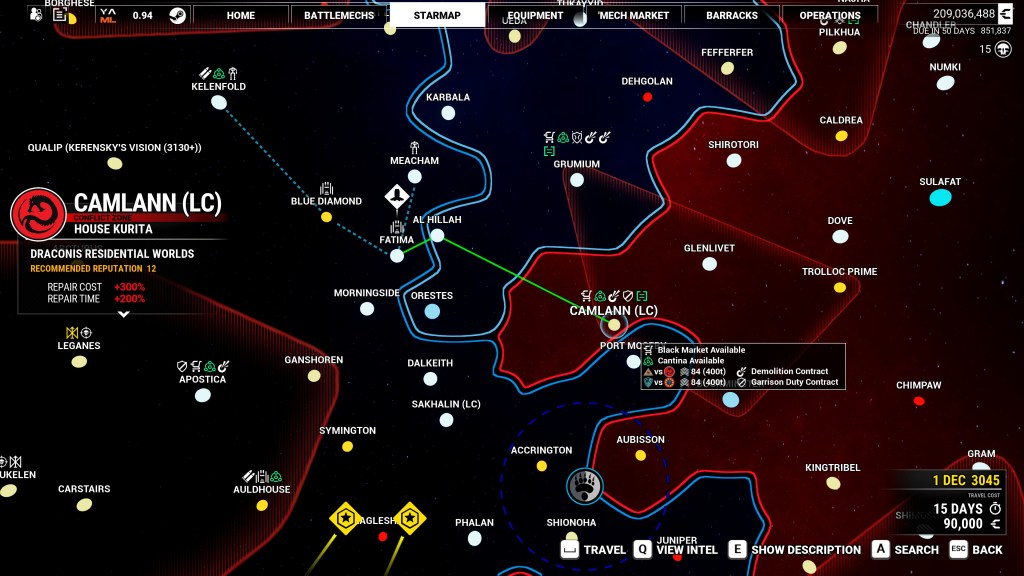Go back from the starmap
The width and height of the screenshot is (1024, 576).
[x=976, y=549]
